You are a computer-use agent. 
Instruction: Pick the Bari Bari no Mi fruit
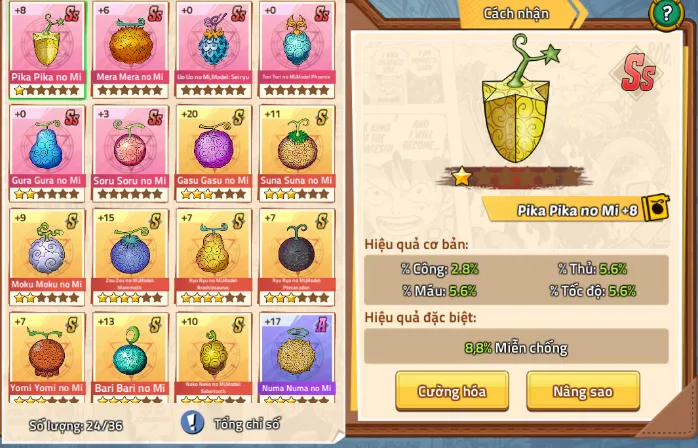130,356
